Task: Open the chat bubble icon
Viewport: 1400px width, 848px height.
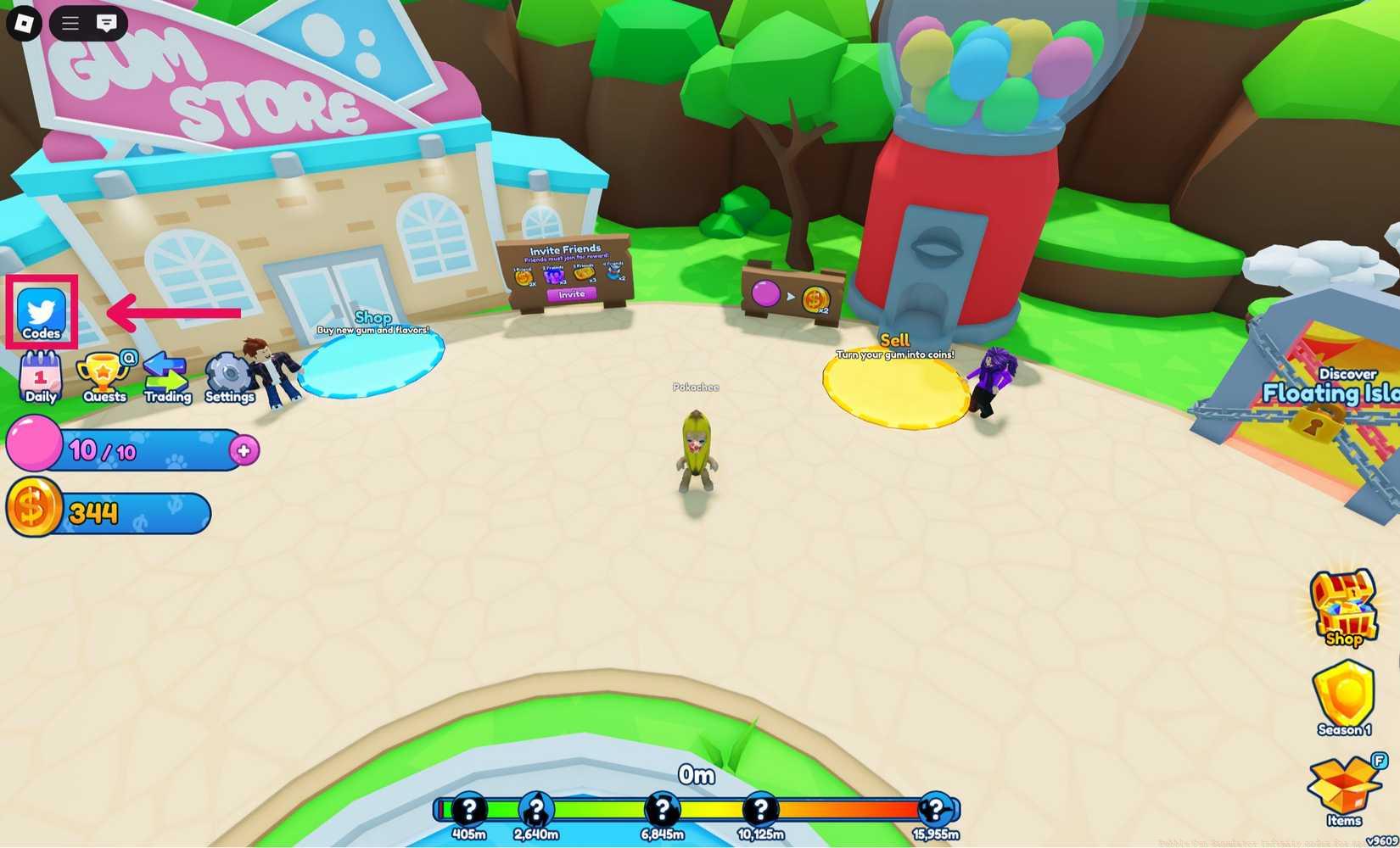Action: [x=105, y=23]
